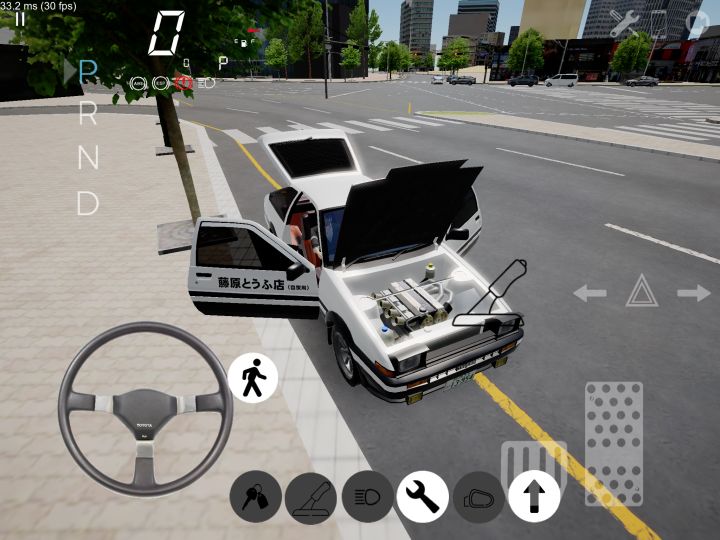Open the wrench and screwdriver tuning menu
The height and width of the screenshot is (540, 720).
point(625,23)
